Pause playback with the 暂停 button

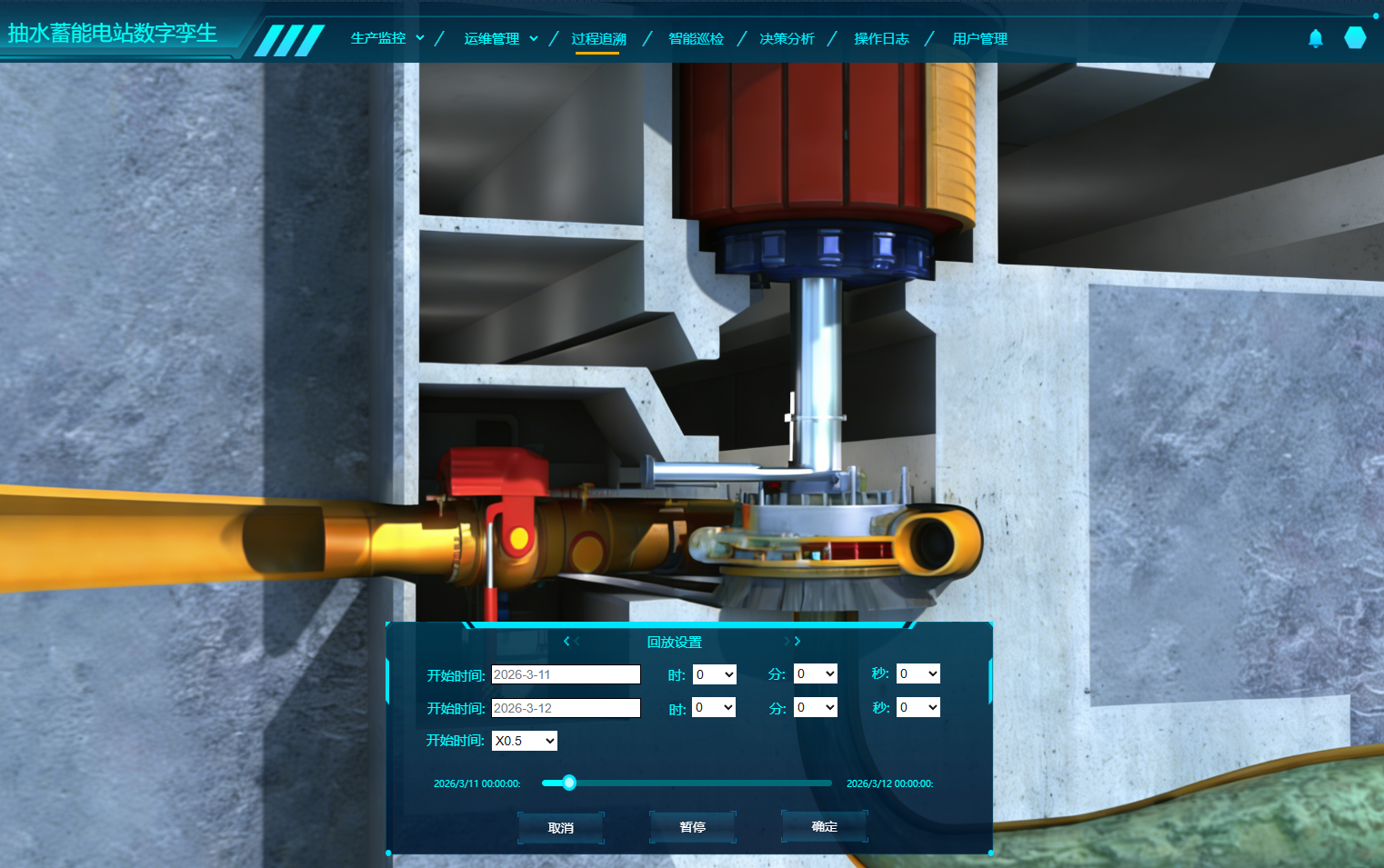coord(693,827)
